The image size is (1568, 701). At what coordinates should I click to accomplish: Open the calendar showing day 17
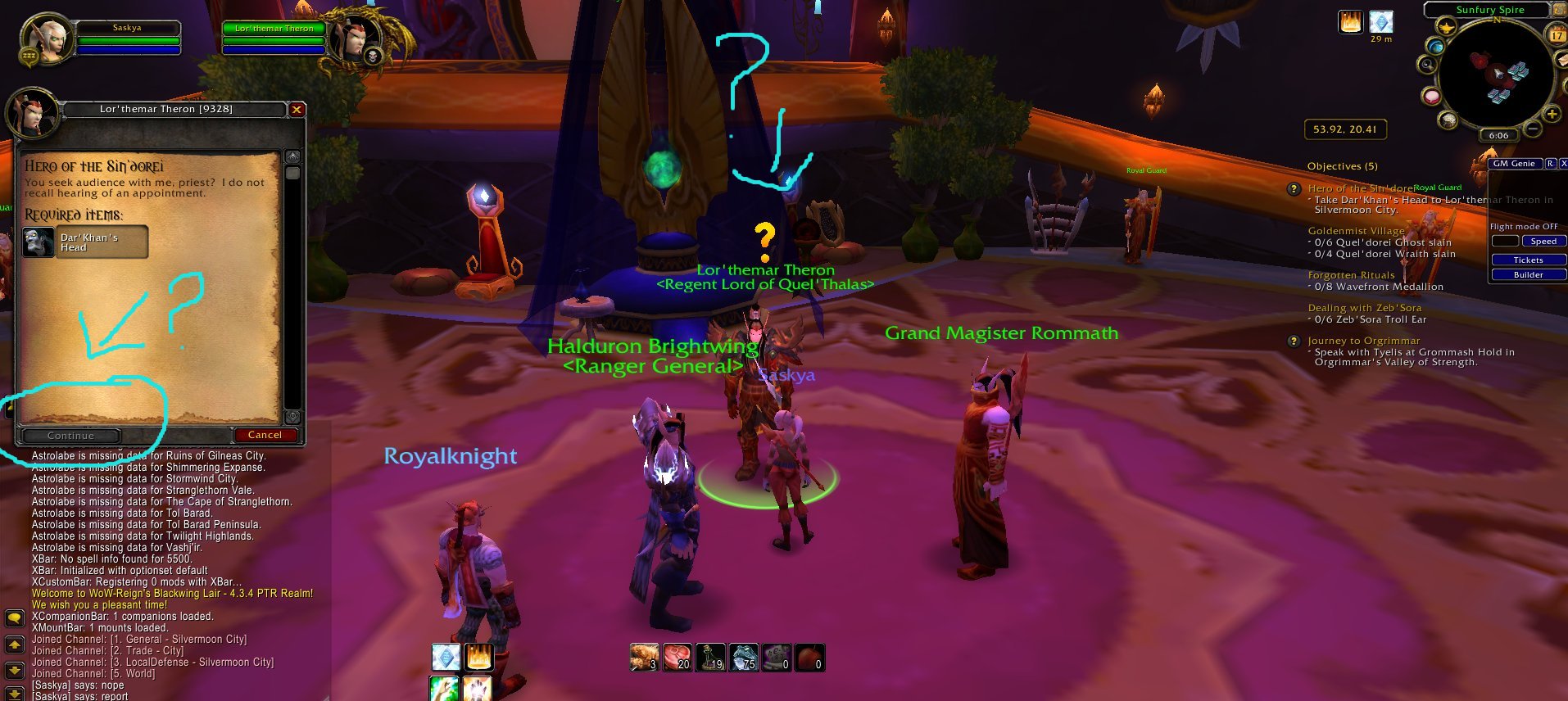(x=1557, y=35)
